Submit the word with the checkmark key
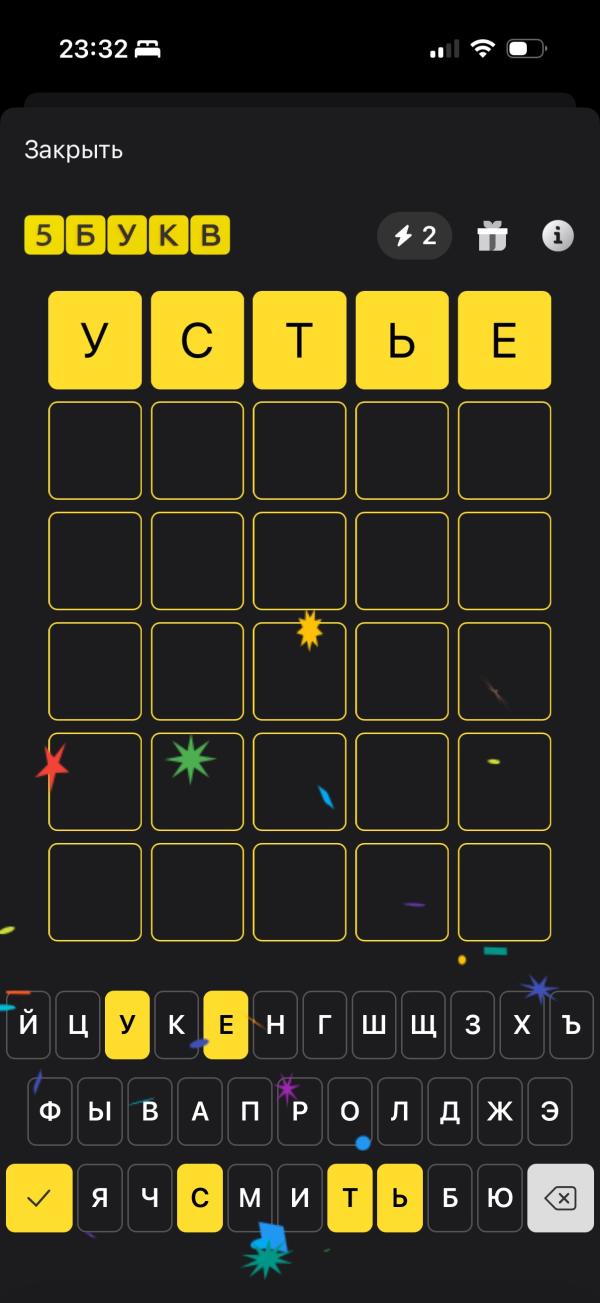Image resolution: width=600 pixels, height=1303 pixels. 39,1198
